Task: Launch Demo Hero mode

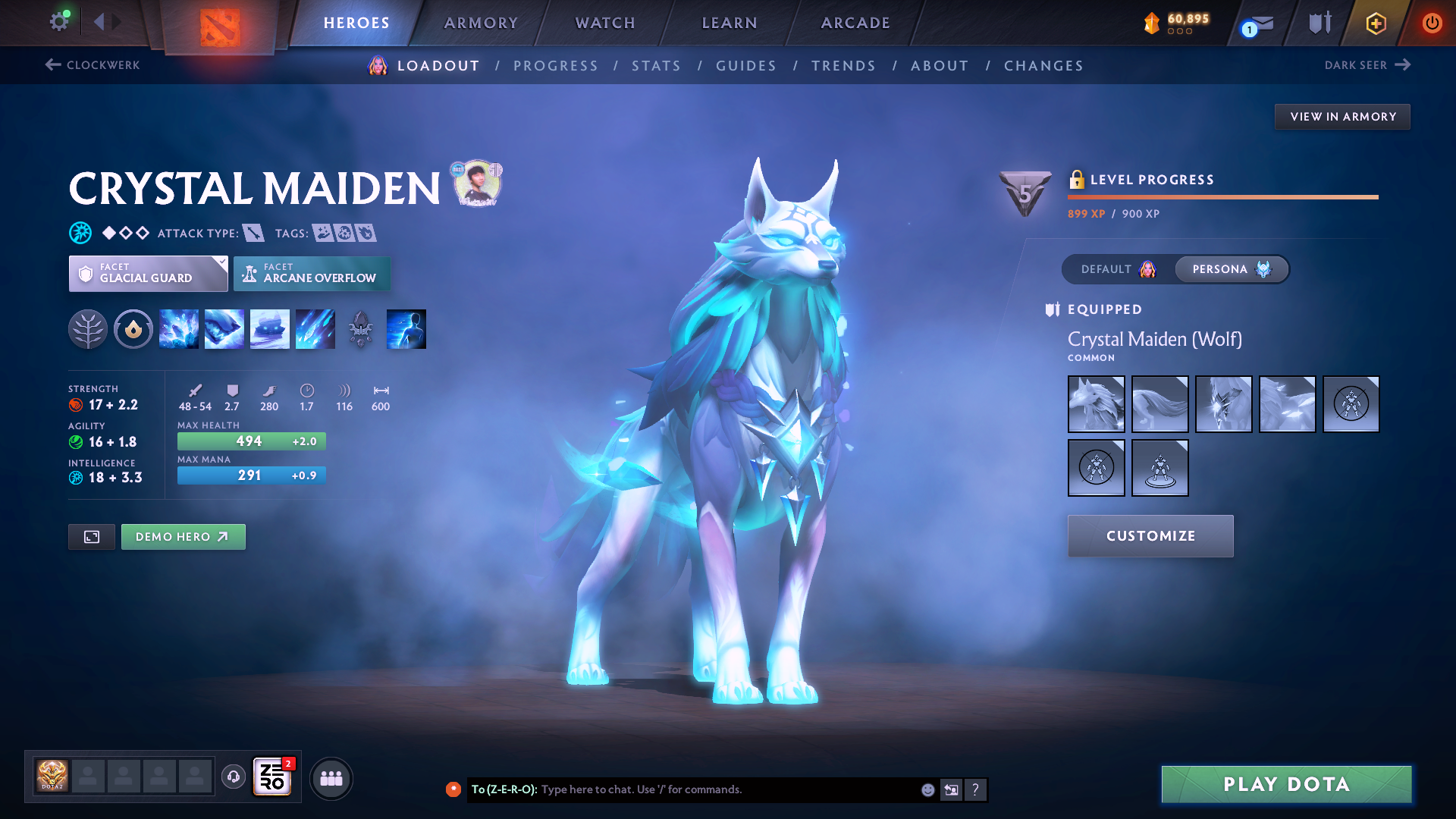Action: click(x=183, y=537)
